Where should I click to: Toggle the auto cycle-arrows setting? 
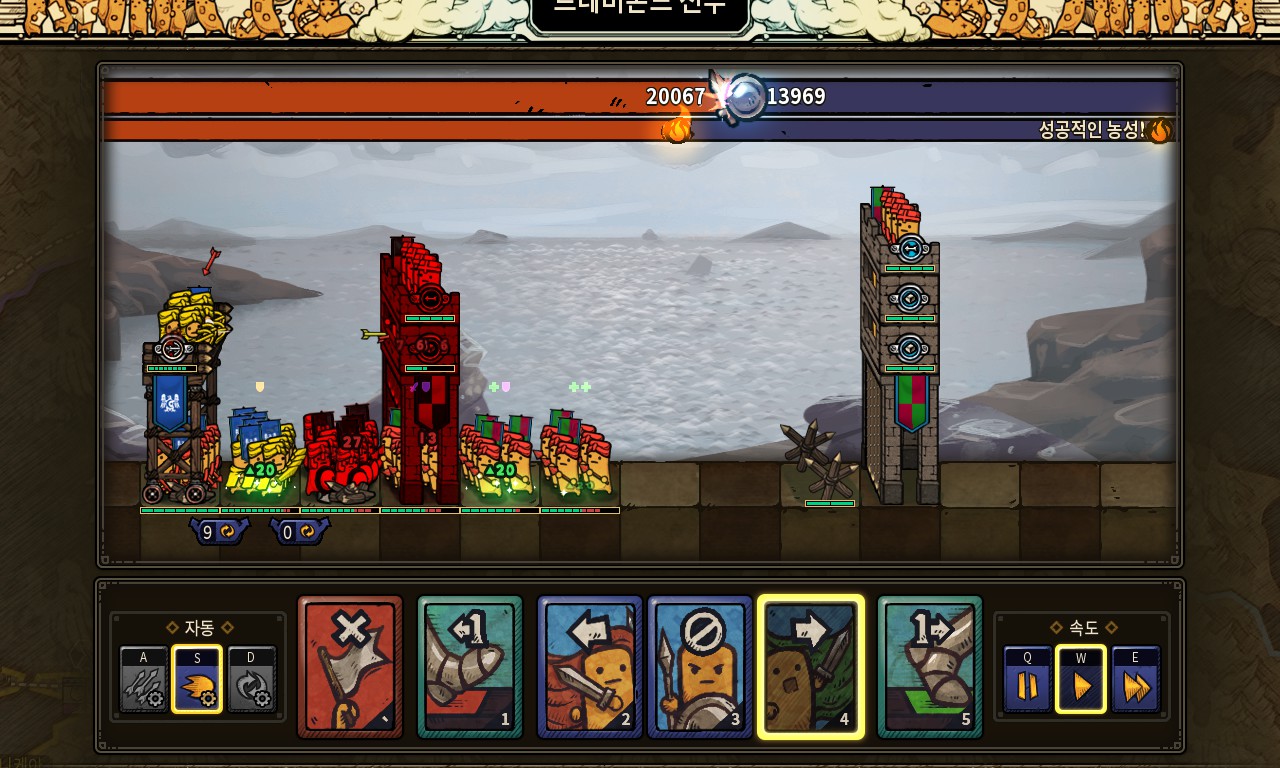click(x=251, y=679)
